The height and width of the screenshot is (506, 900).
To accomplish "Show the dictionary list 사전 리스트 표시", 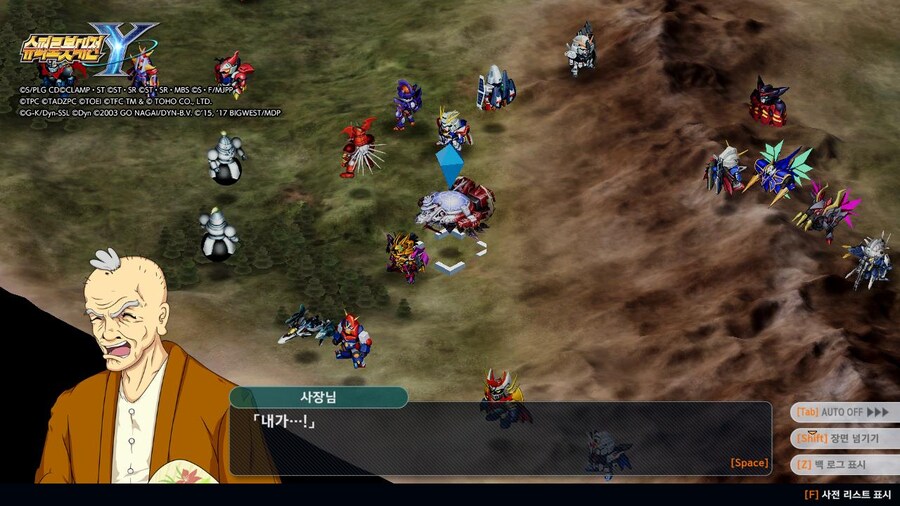I will (849, 494).
